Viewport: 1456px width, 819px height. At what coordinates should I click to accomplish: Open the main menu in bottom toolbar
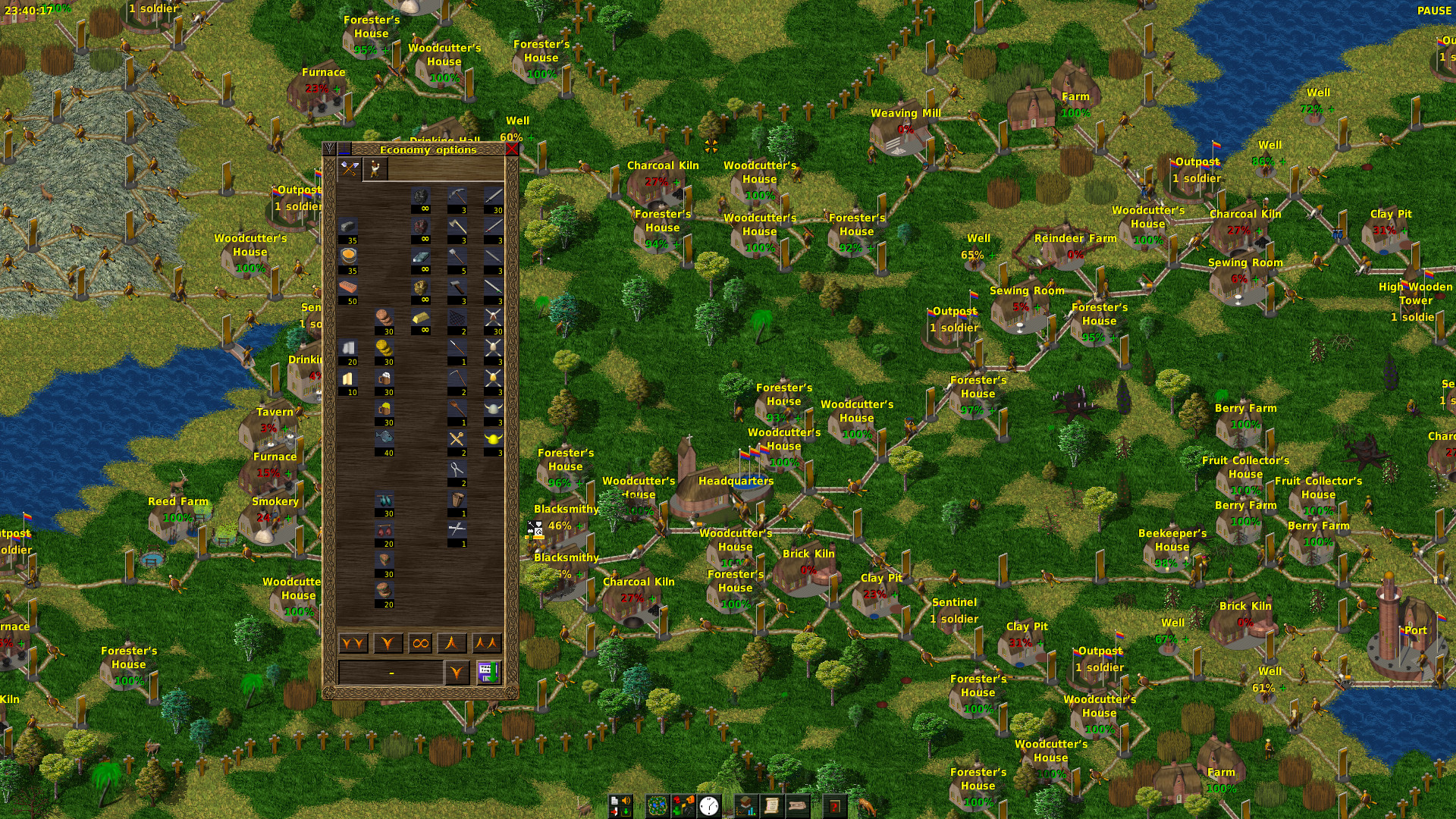[x=620, y=805]
